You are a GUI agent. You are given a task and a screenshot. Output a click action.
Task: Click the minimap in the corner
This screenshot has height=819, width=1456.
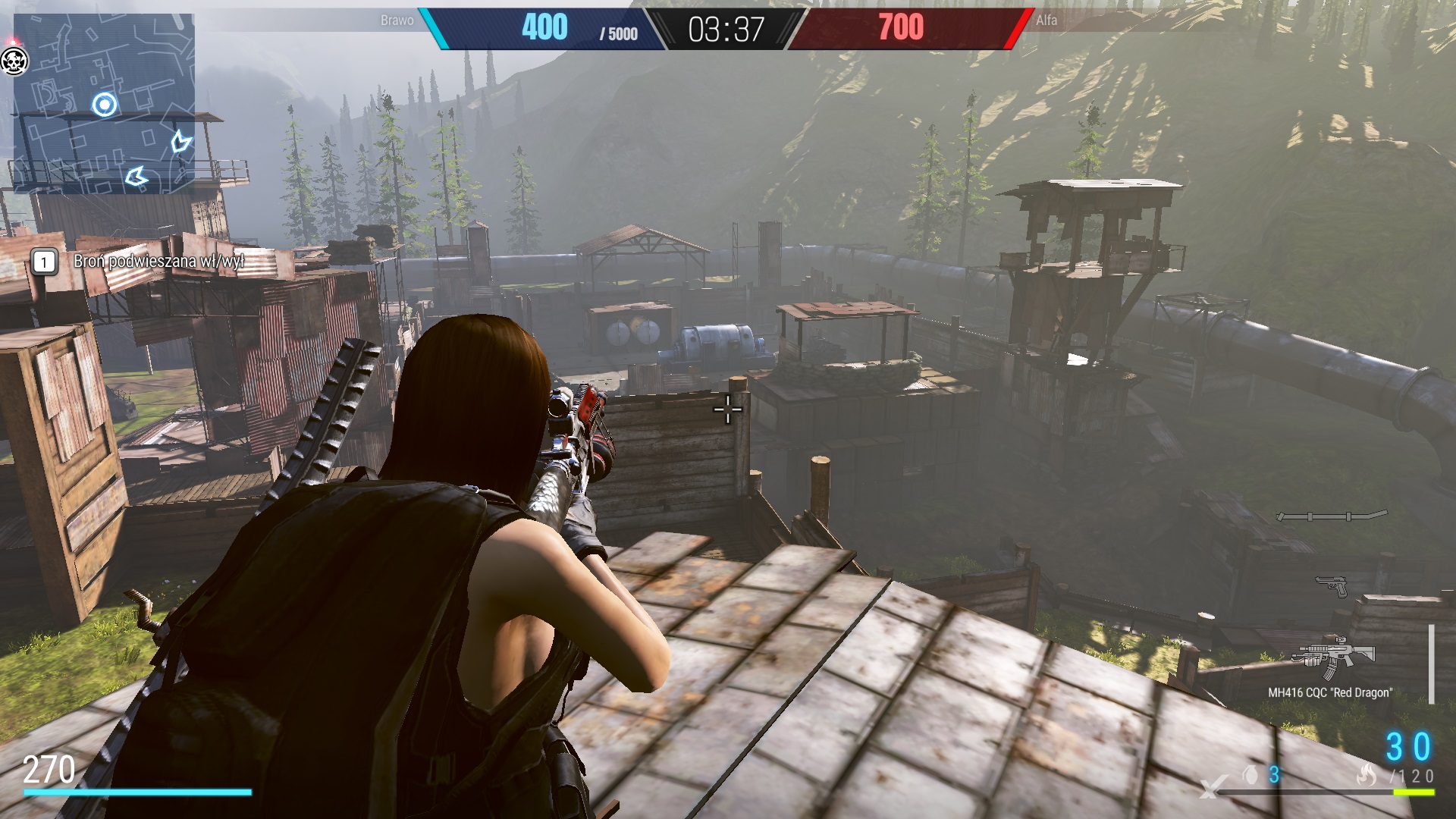(x=104, y=103)
